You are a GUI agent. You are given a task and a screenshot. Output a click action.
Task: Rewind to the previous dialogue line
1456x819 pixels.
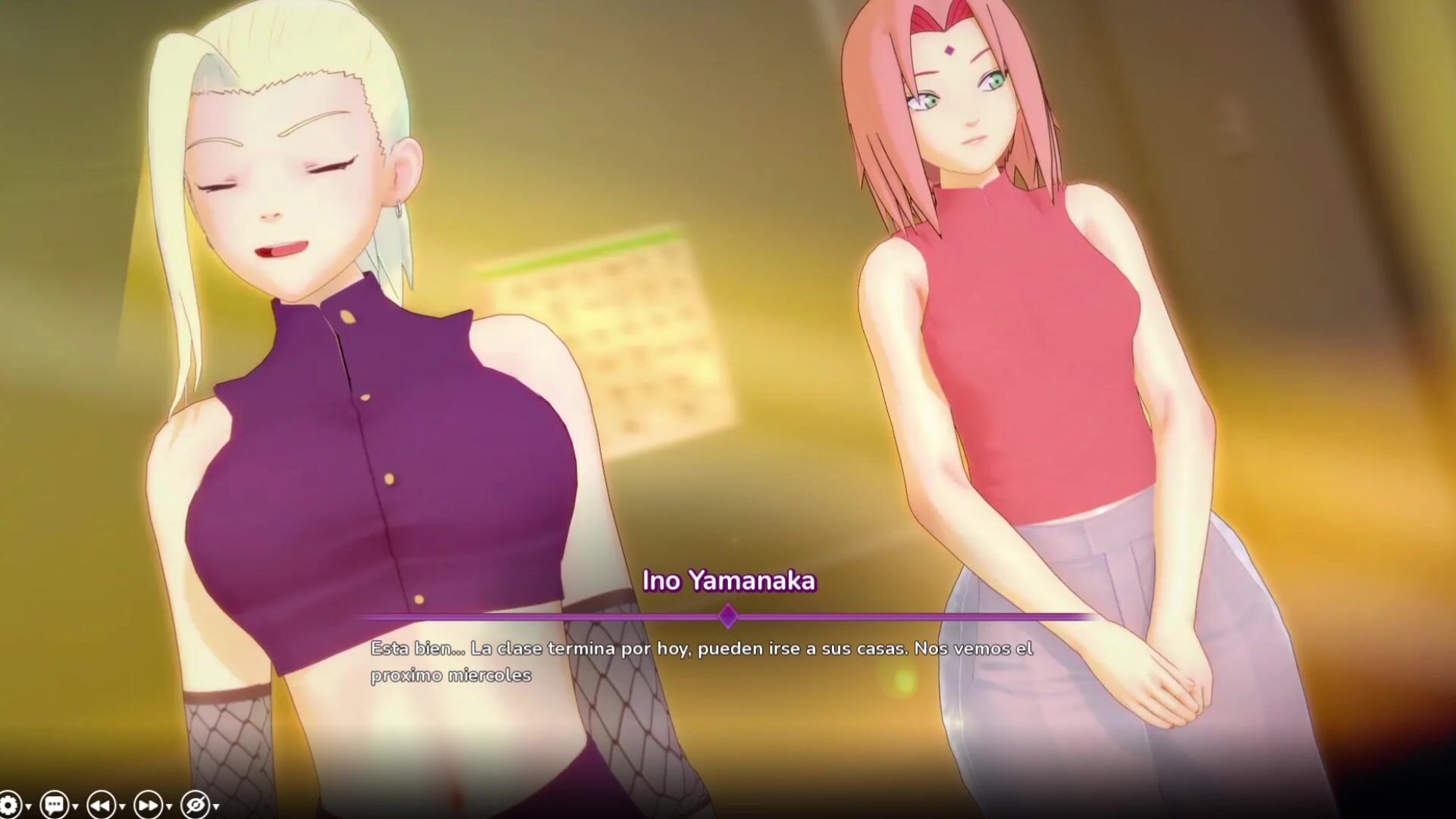[101, 805]
